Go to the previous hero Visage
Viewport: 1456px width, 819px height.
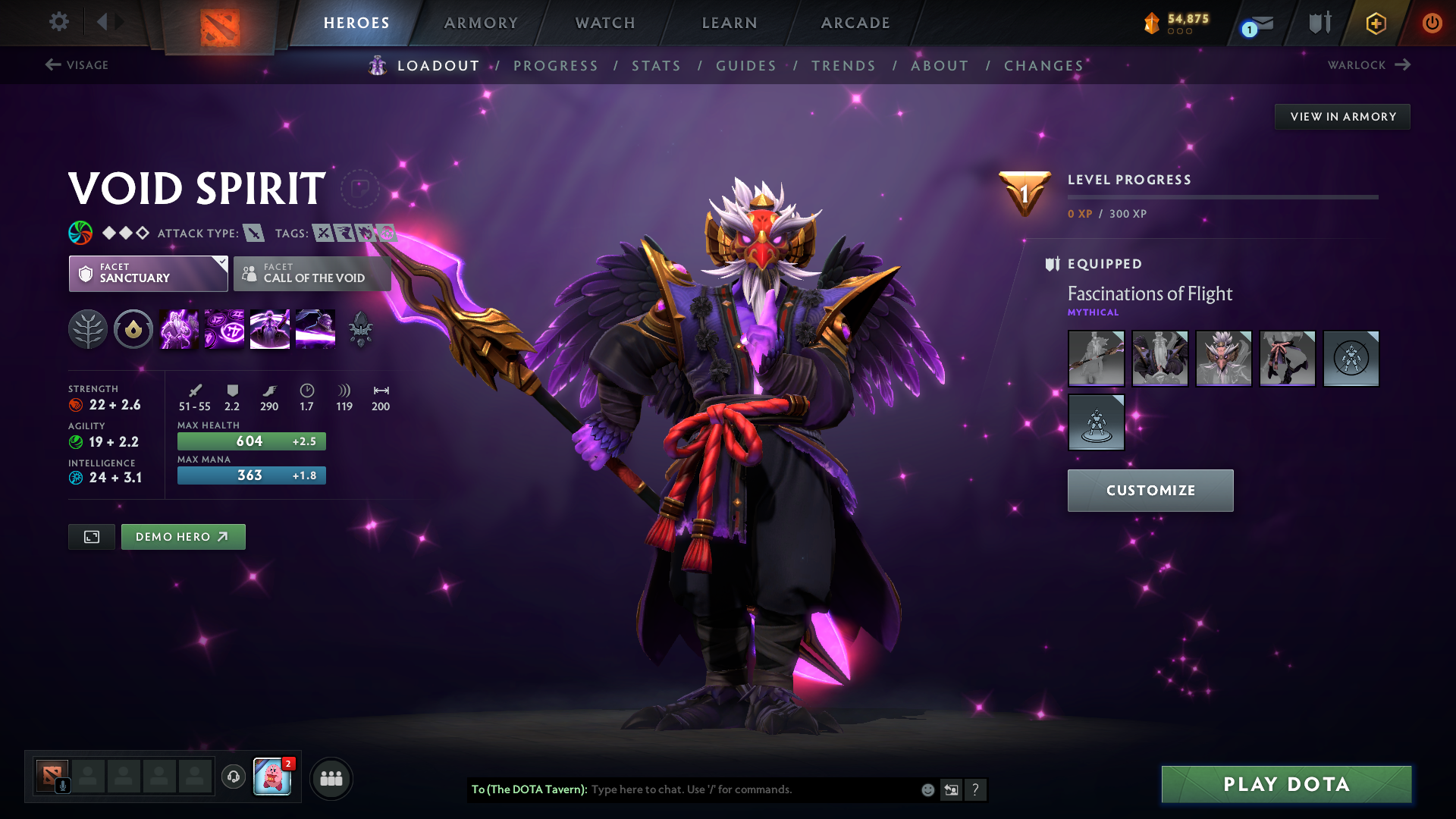[80, 65]
